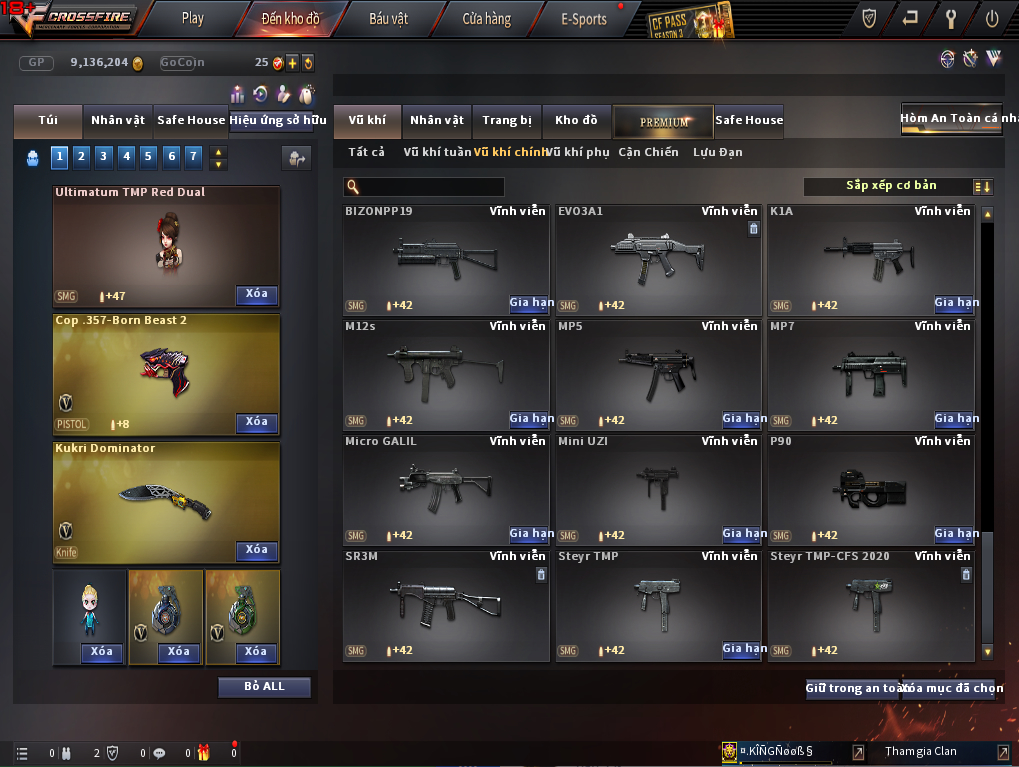Click Bỏ ALL to unequip everything

[x=264, y=687]
